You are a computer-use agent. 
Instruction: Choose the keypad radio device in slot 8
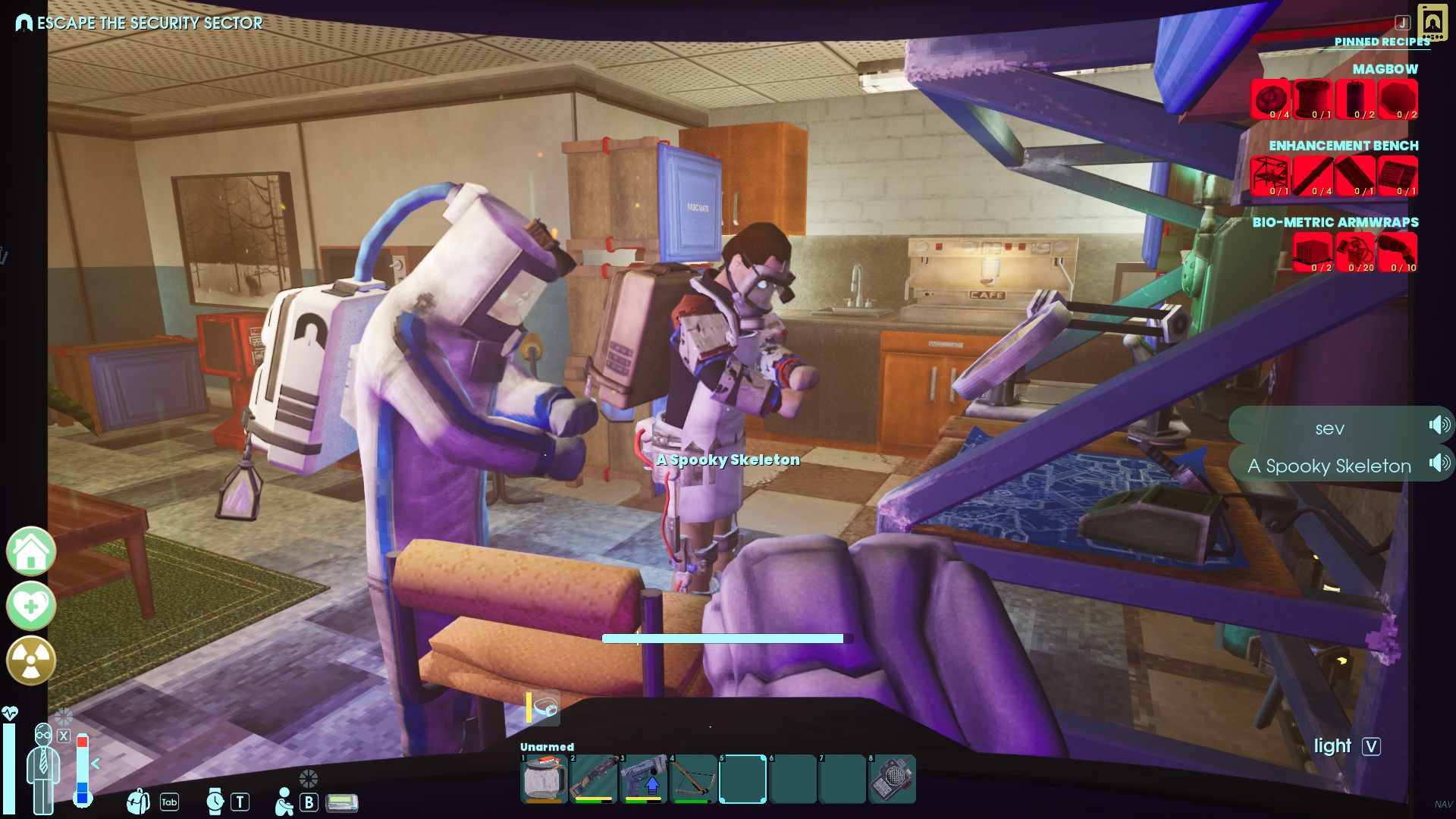892,779
